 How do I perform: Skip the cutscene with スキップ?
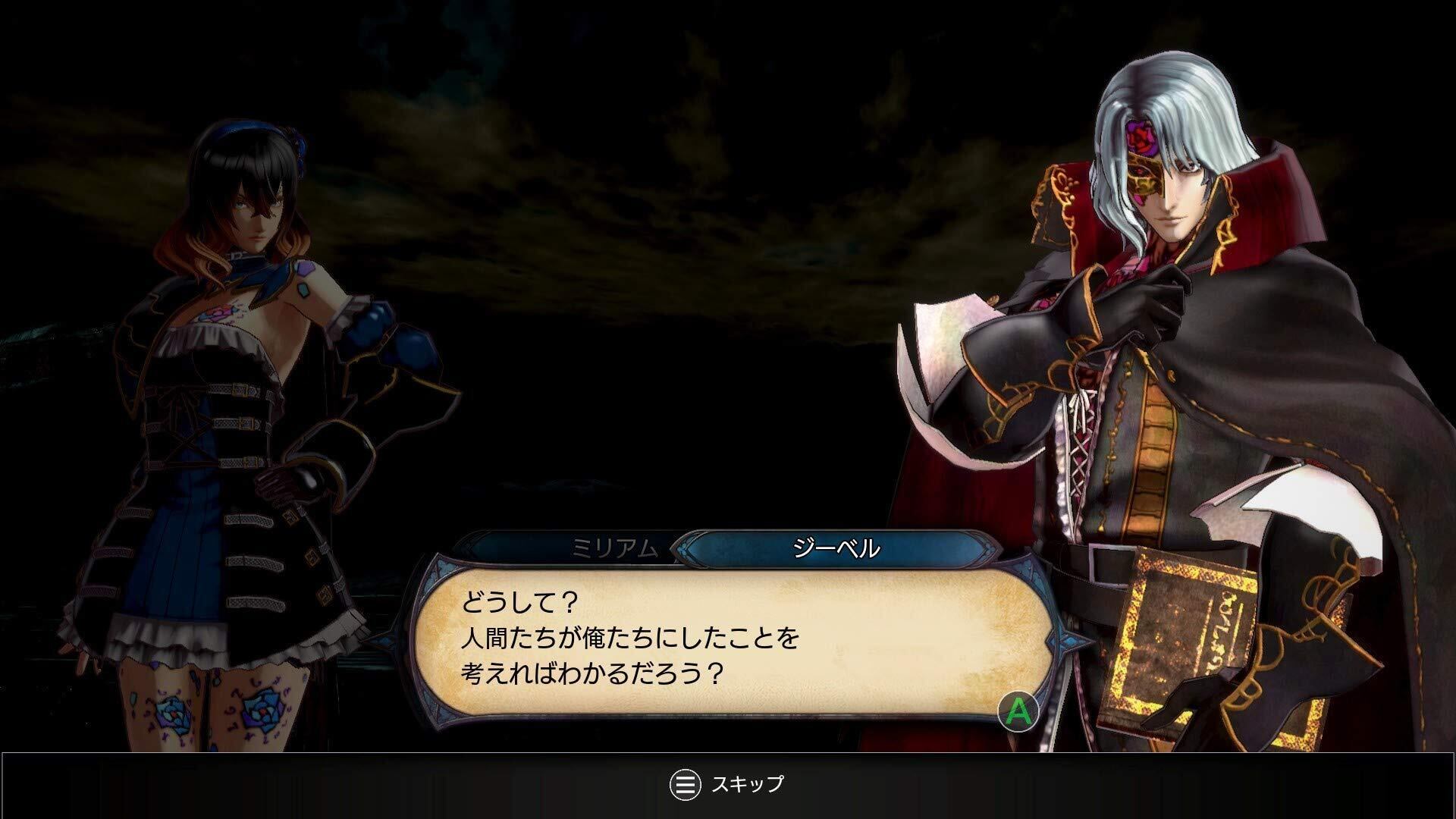coord(726,784)
